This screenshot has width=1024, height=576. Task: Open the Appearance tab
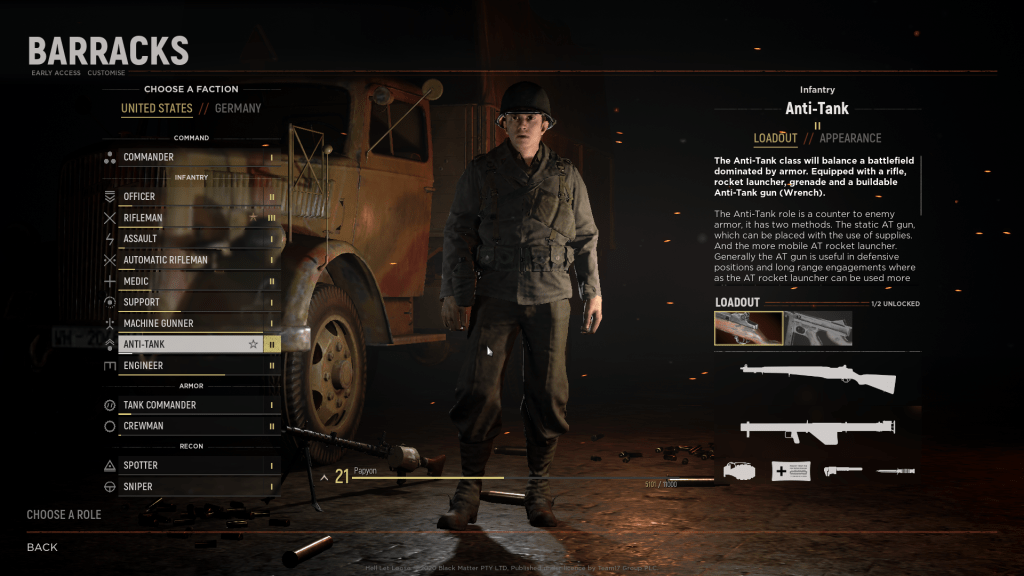coord(850,138)
